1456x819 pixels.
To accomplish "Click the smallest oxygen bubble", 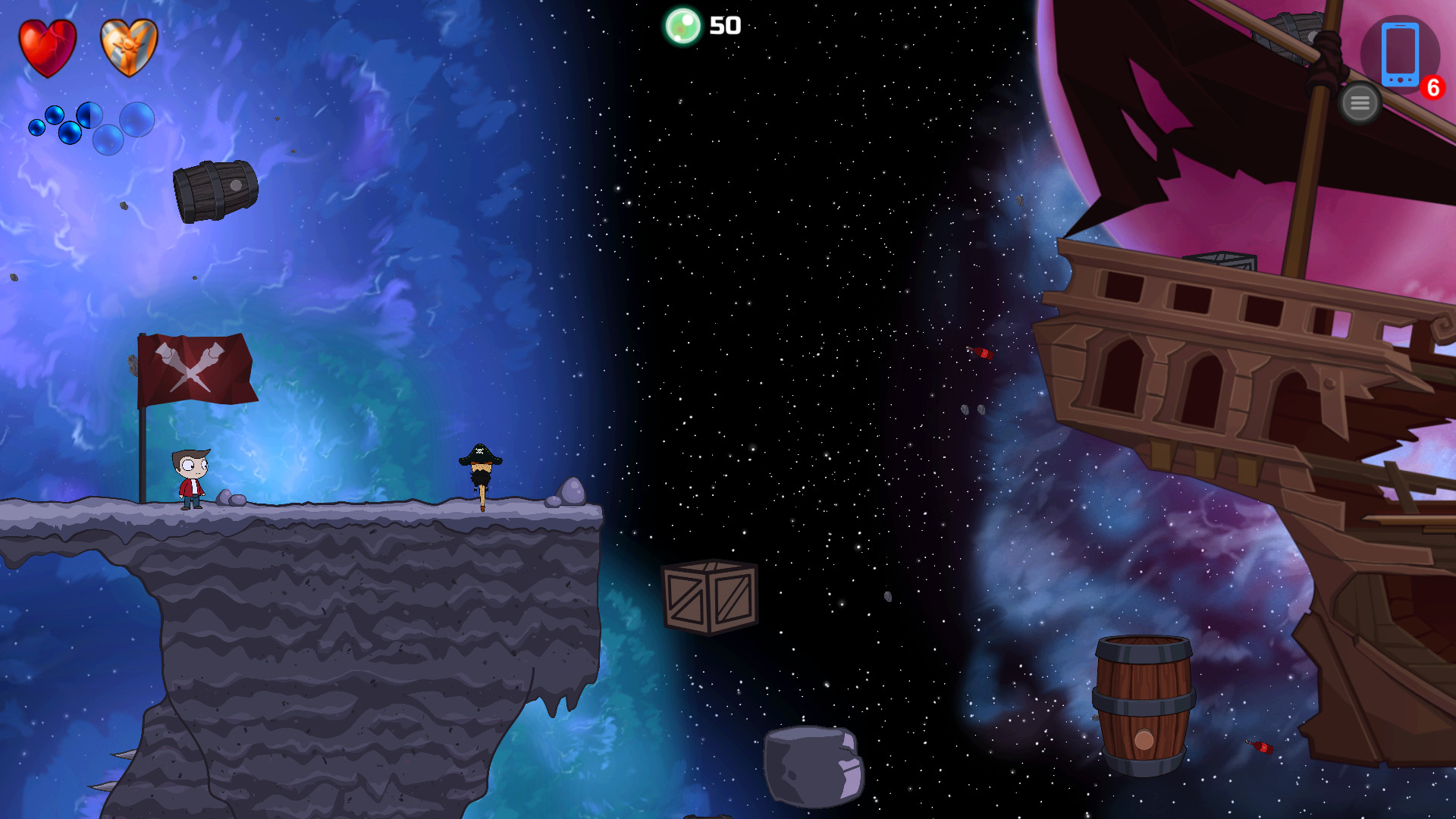I will [36, 129].
